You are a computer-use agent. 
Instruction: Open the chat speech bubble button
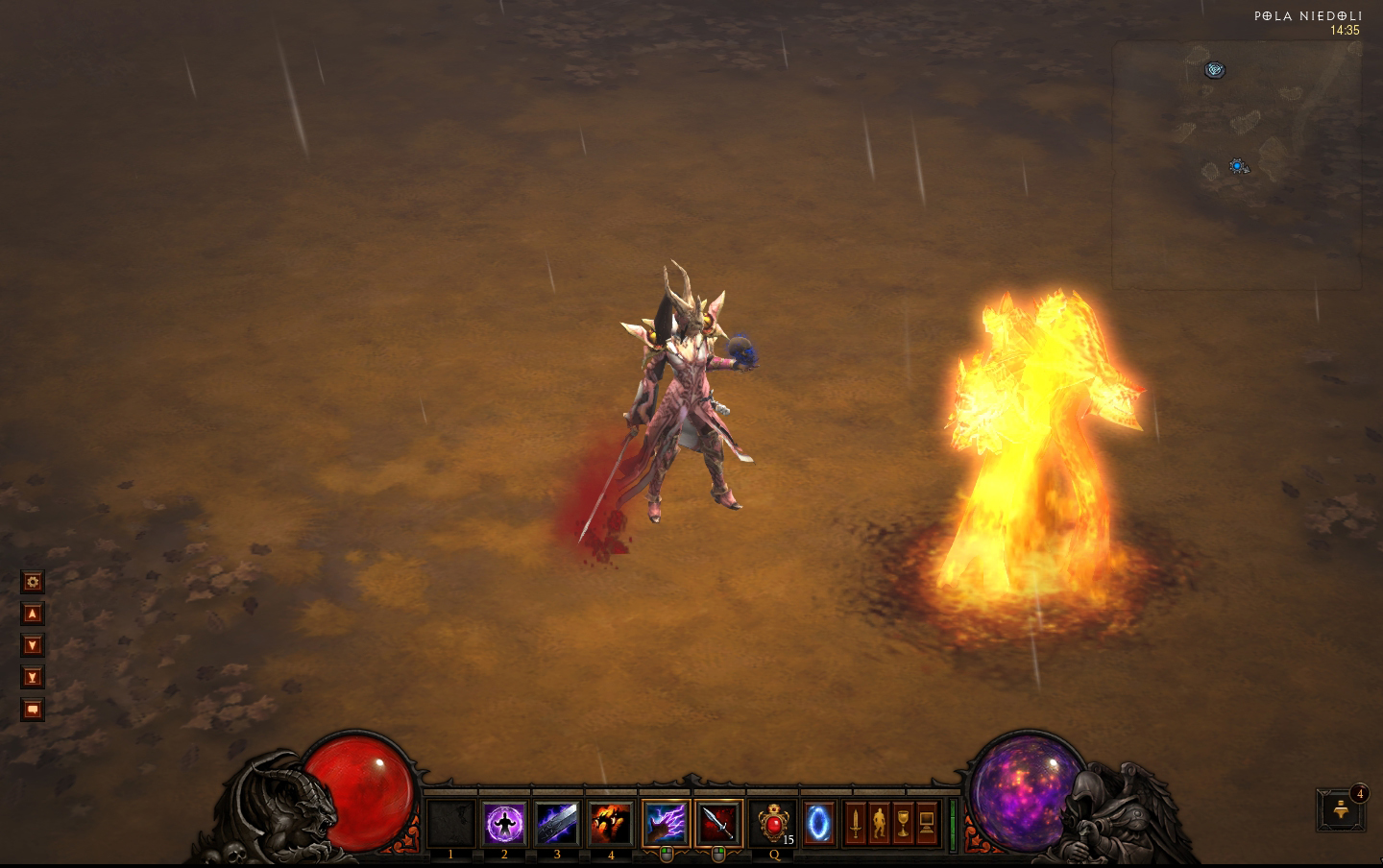pyautogui.click(x=33, y=710)
